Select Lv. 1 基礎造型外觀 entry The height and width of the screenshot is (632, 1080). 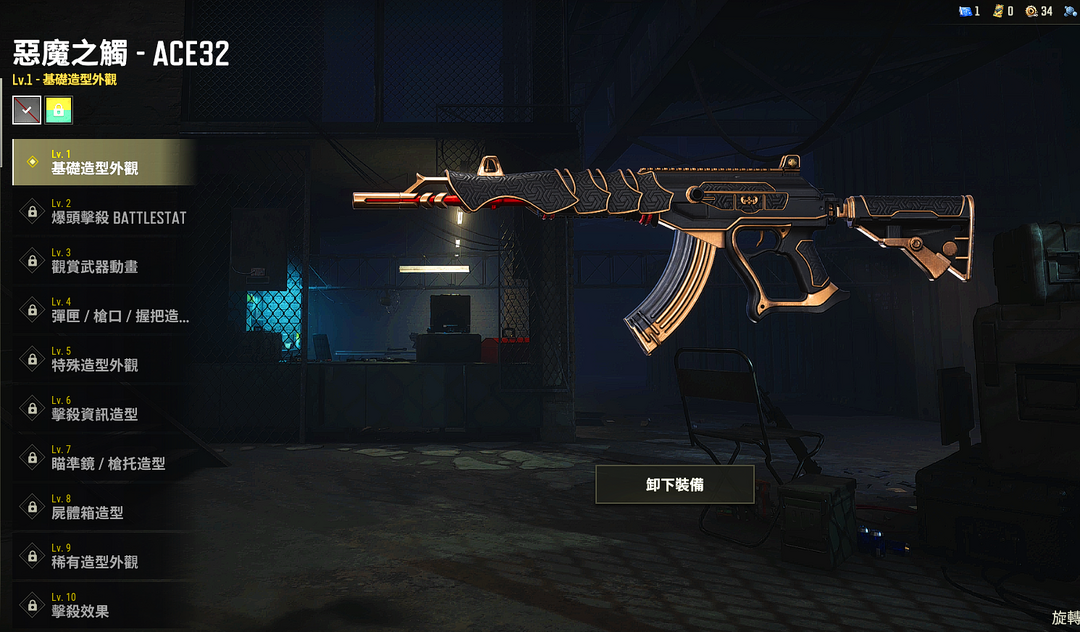point(102,162)
